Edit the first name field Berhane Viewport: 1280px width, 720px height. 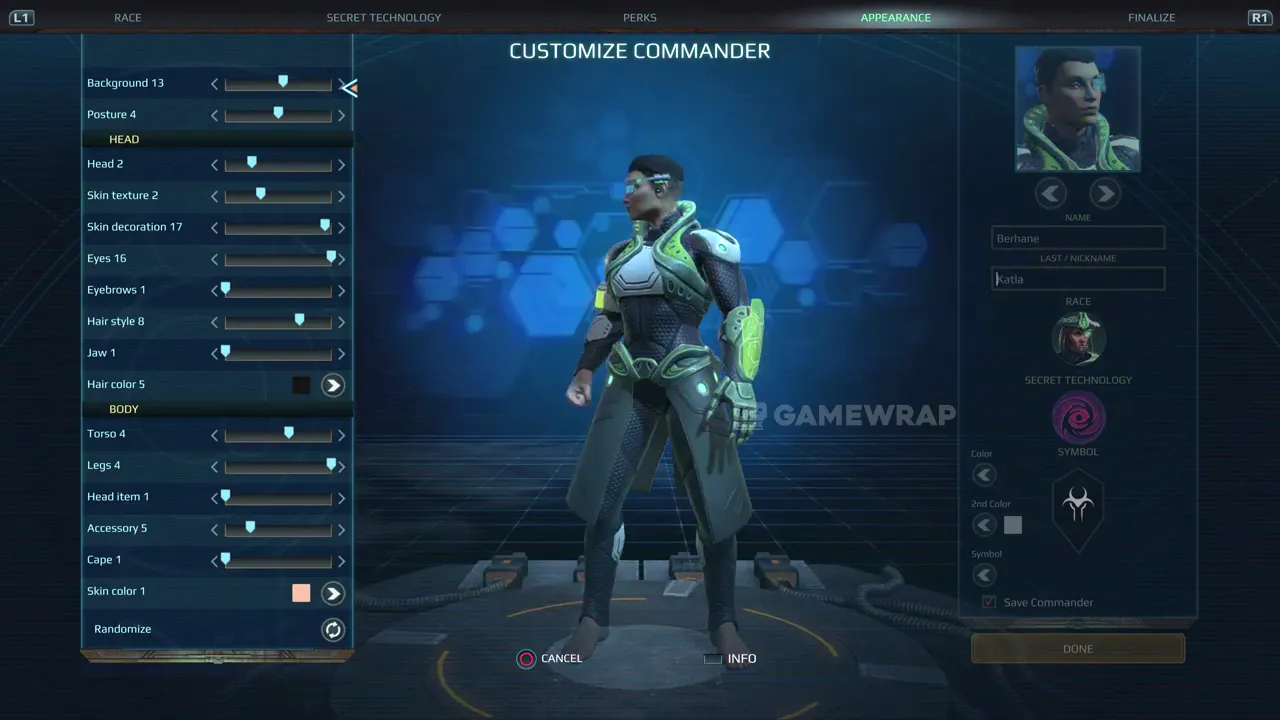coord(1078,238)
